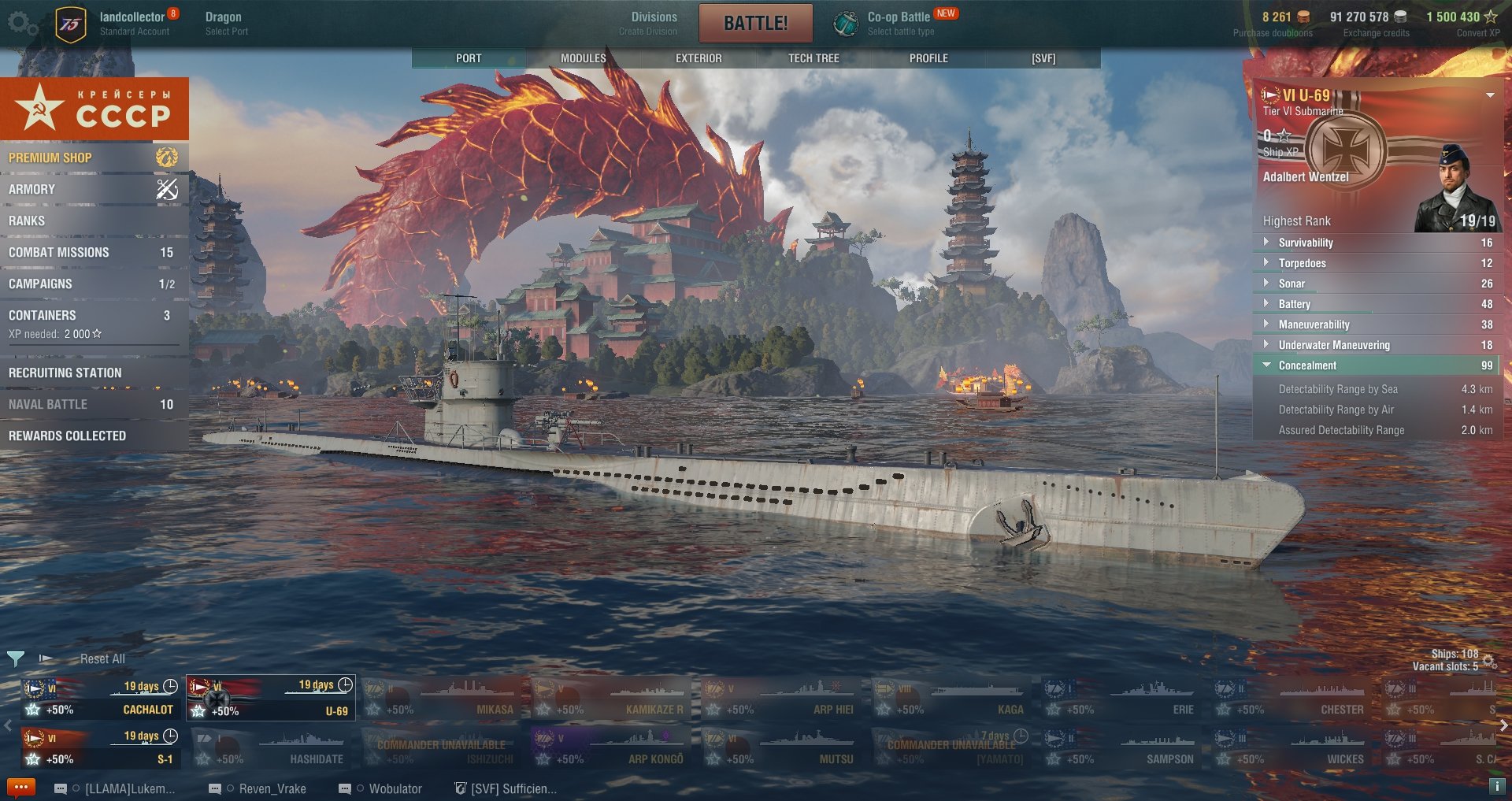Screen dimensions: 1512x801
Task: Open the Modules tab
Action: point(583,58)
